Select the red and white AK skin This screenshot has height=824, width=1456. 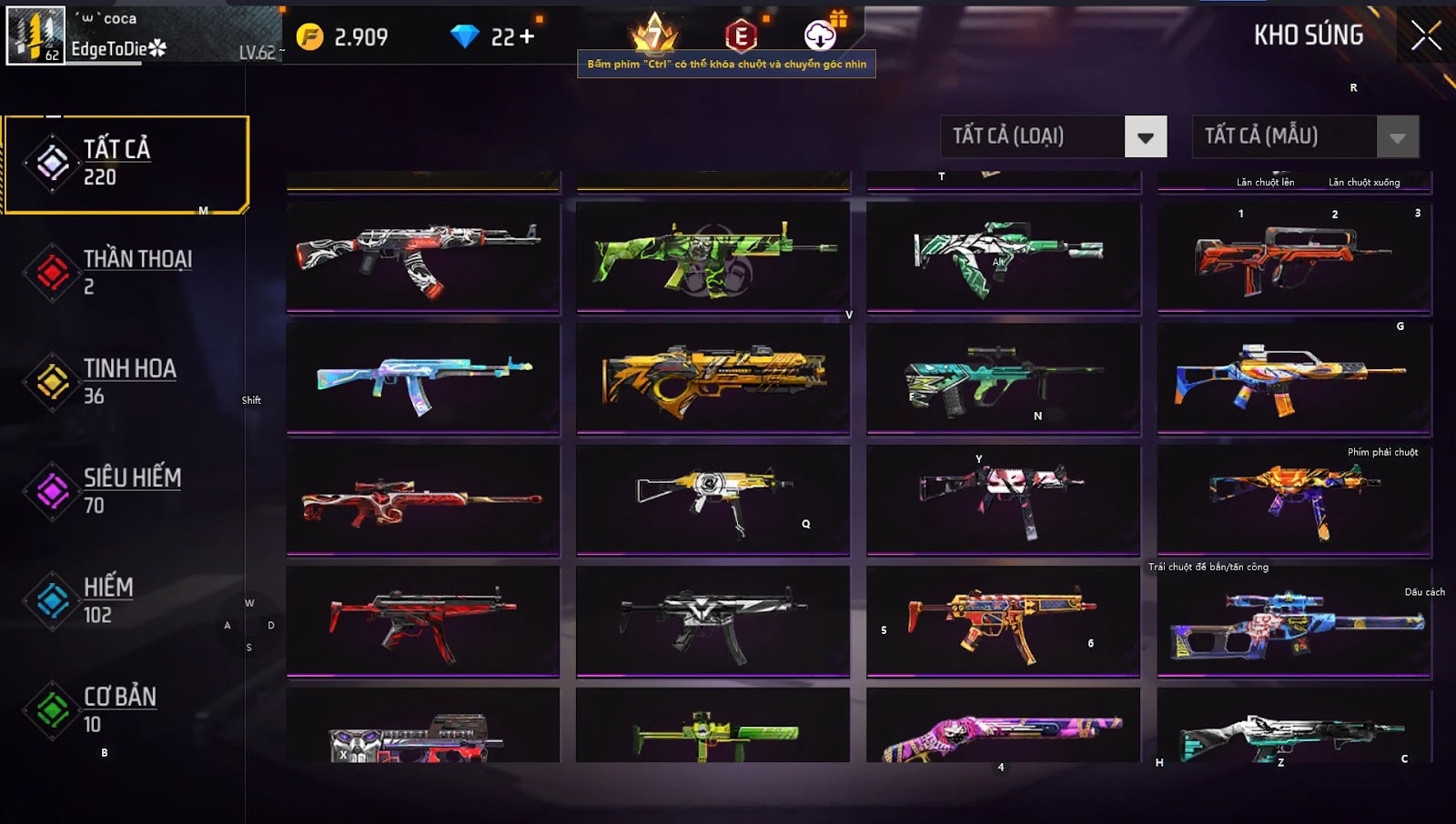click(423, 257)
